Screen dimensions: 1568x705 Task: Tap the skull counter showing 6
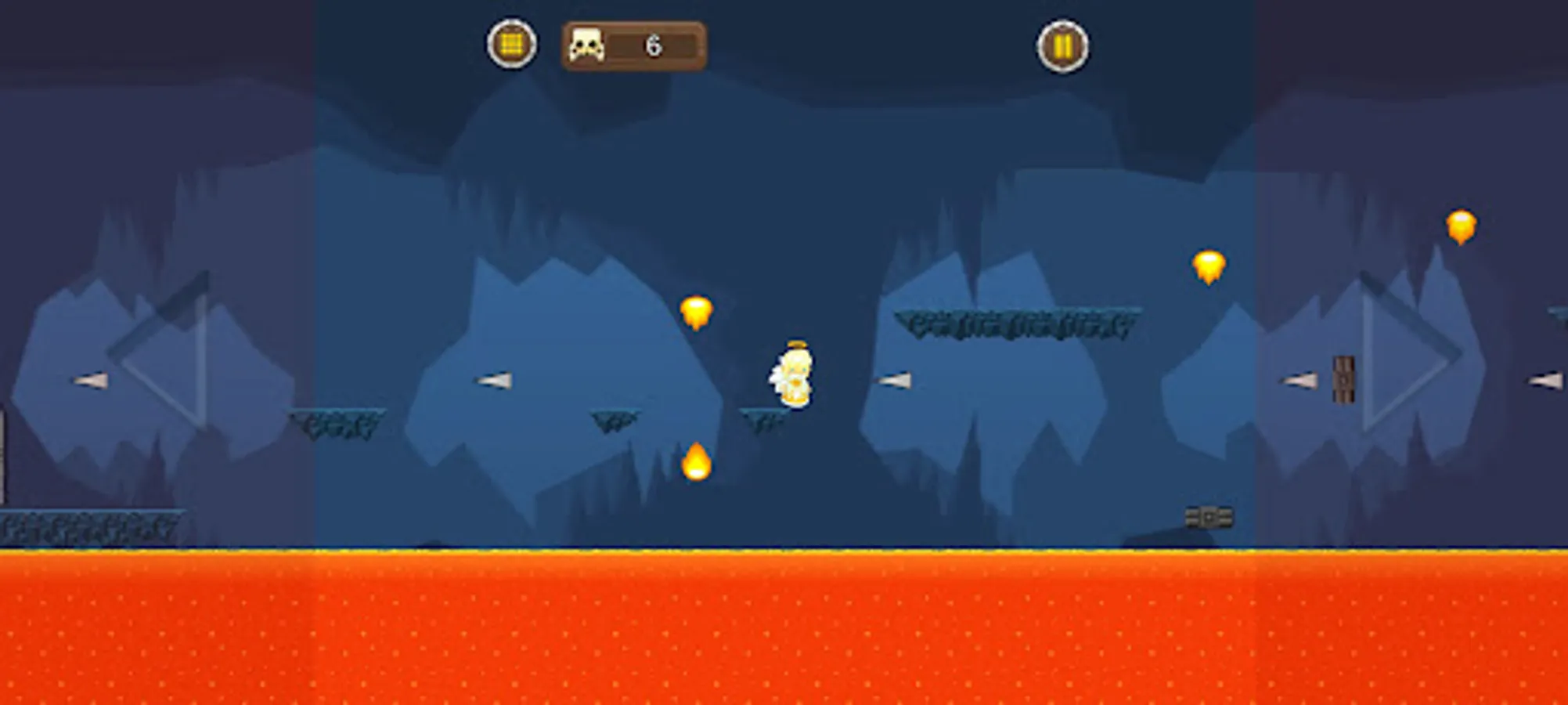[x=634, y=46]
